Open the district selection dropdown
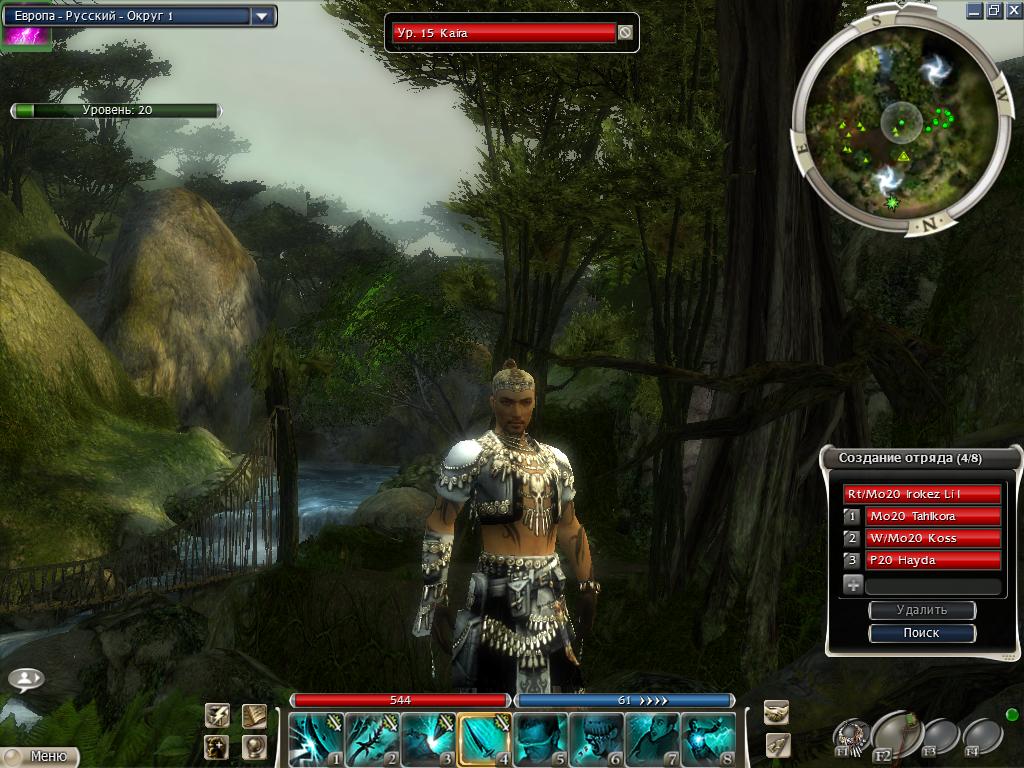Viewport: 1024px width, 768px height. [262, 16]
